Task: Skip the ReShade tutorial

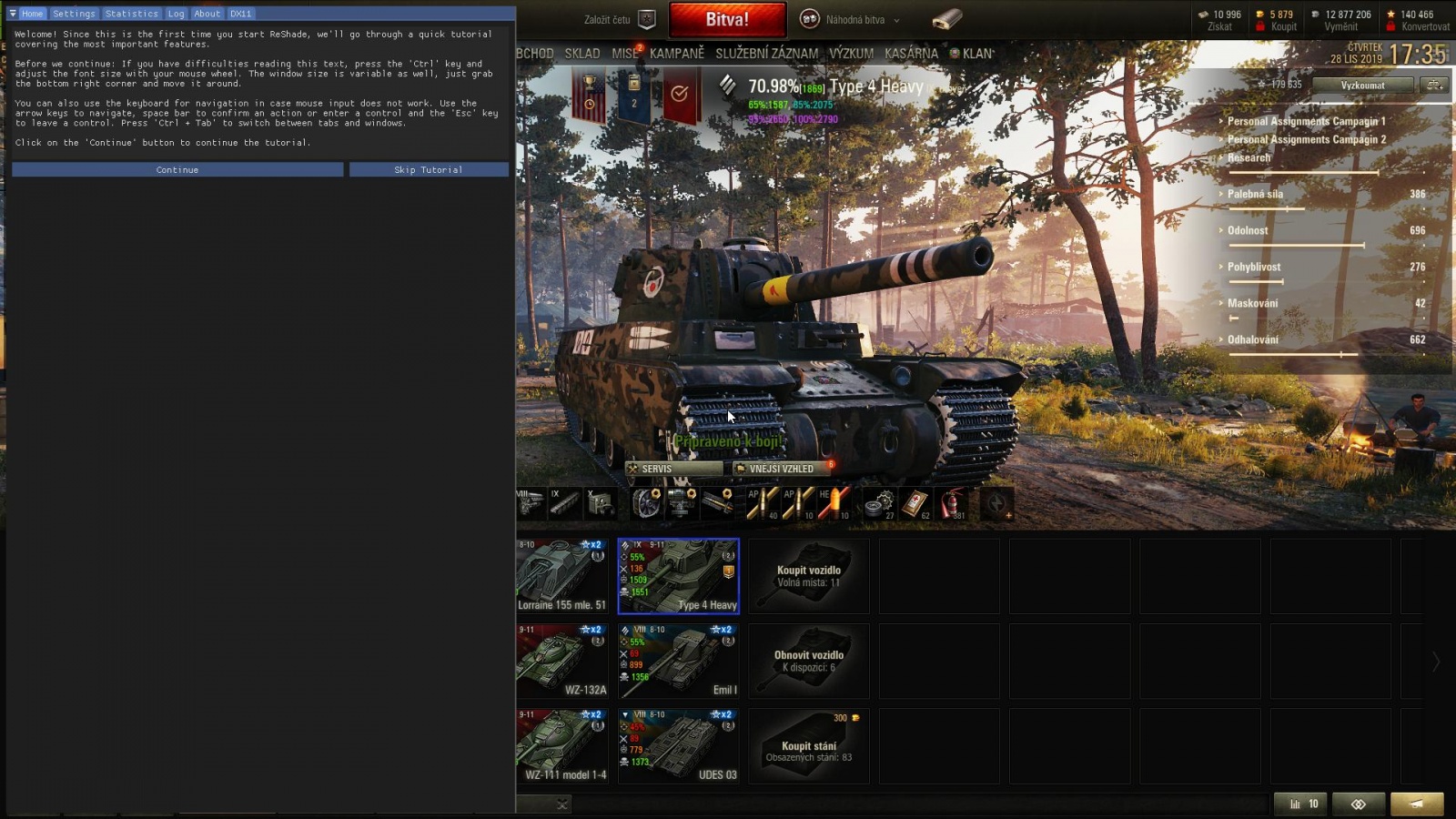Action: (x=429, y=170)
